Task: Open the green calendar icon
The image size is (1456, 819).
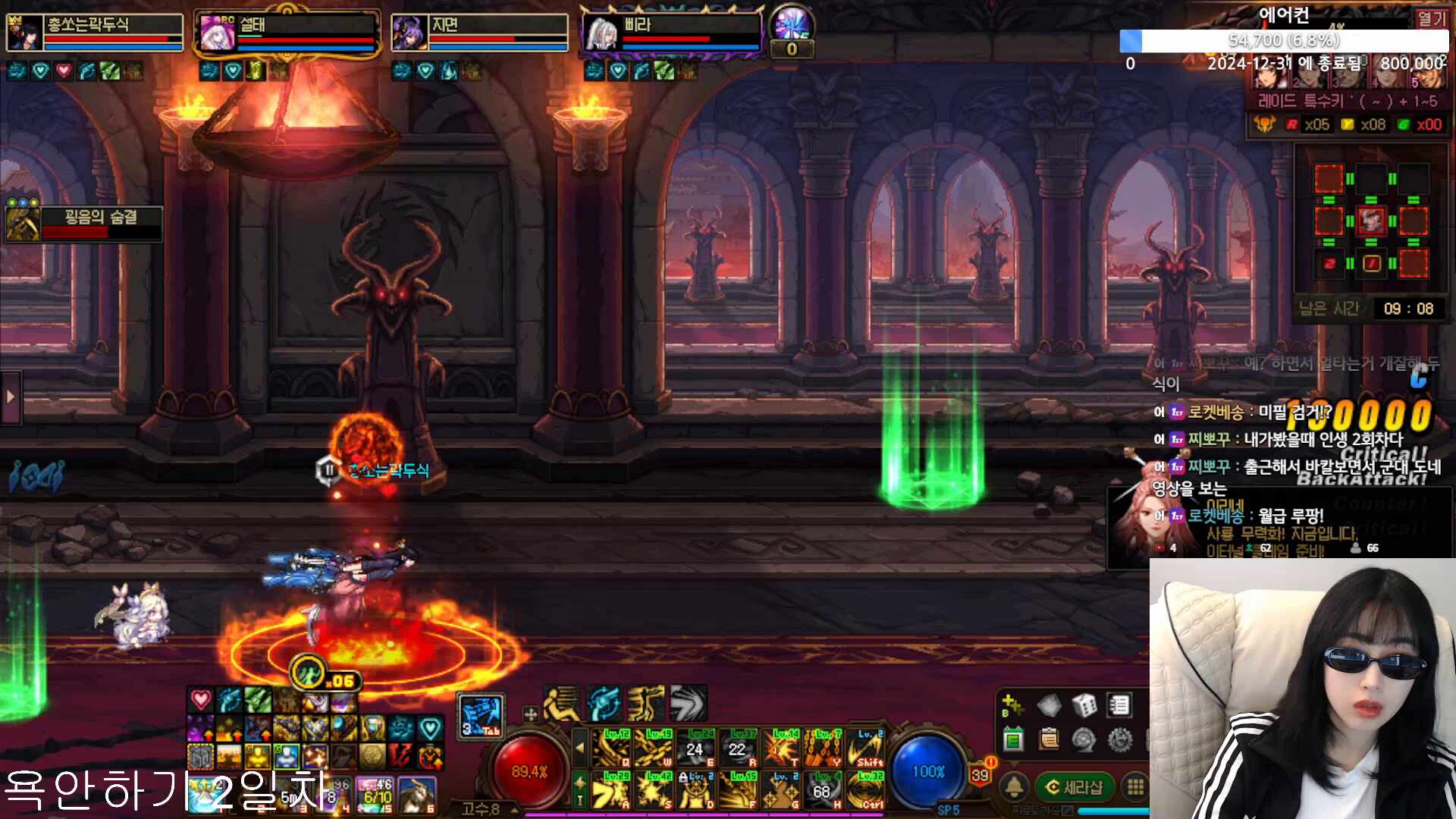Action: tap(1013, 739)
